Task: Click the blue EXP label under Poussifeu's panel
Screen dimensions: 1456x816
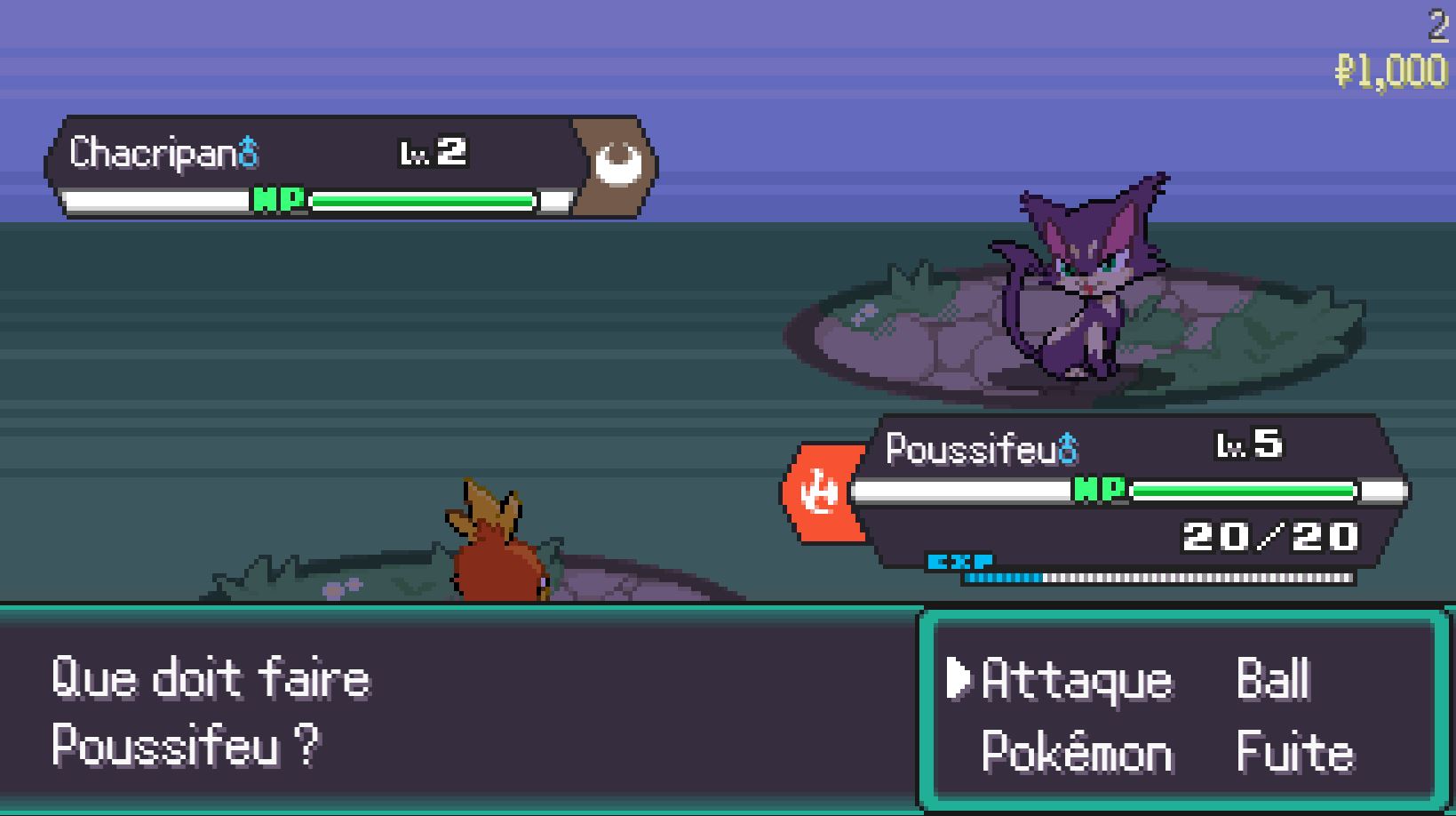Action: 961,562
